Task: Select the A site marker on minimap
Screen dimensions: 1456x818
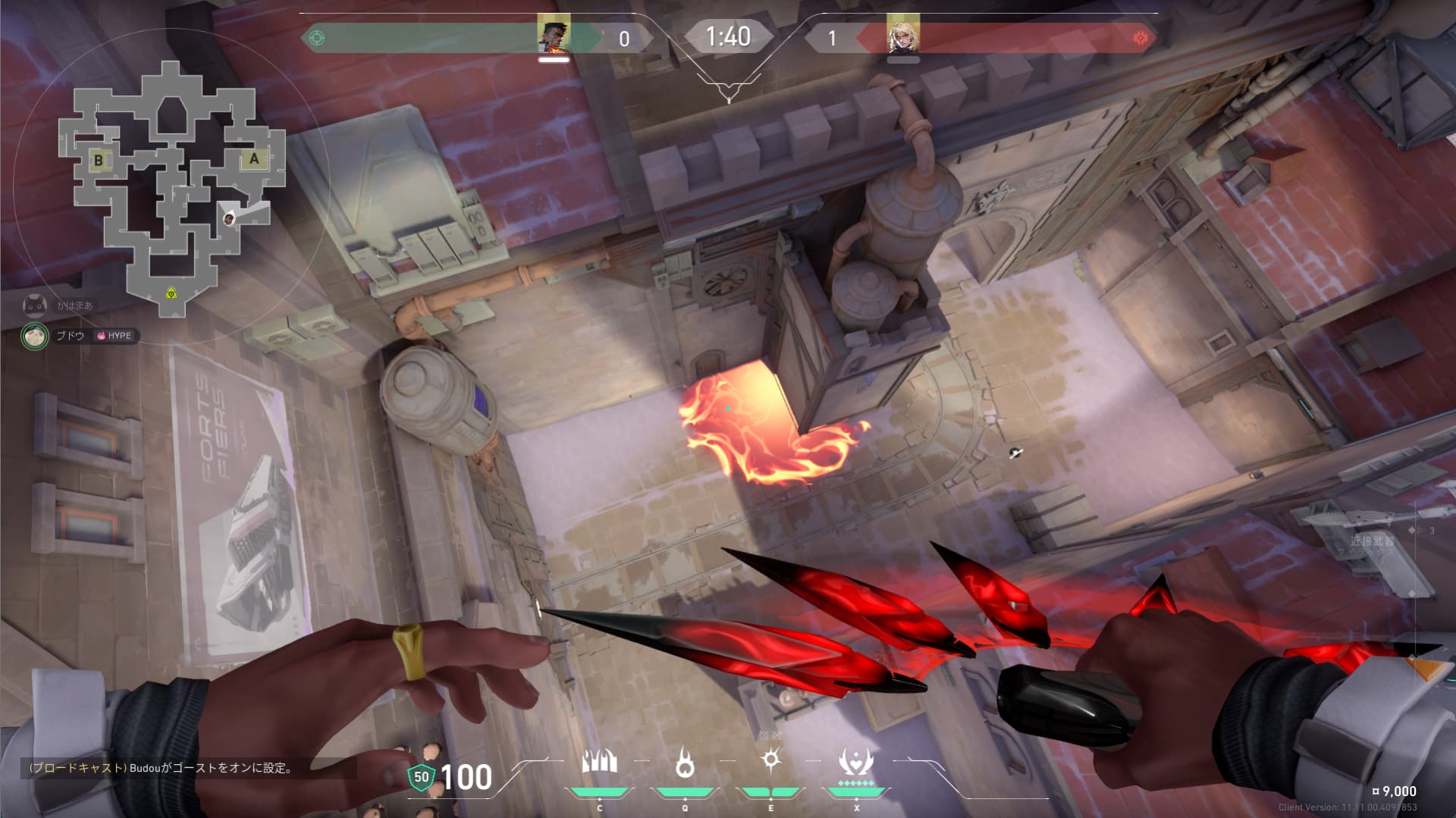Action: tap(254, 159)
